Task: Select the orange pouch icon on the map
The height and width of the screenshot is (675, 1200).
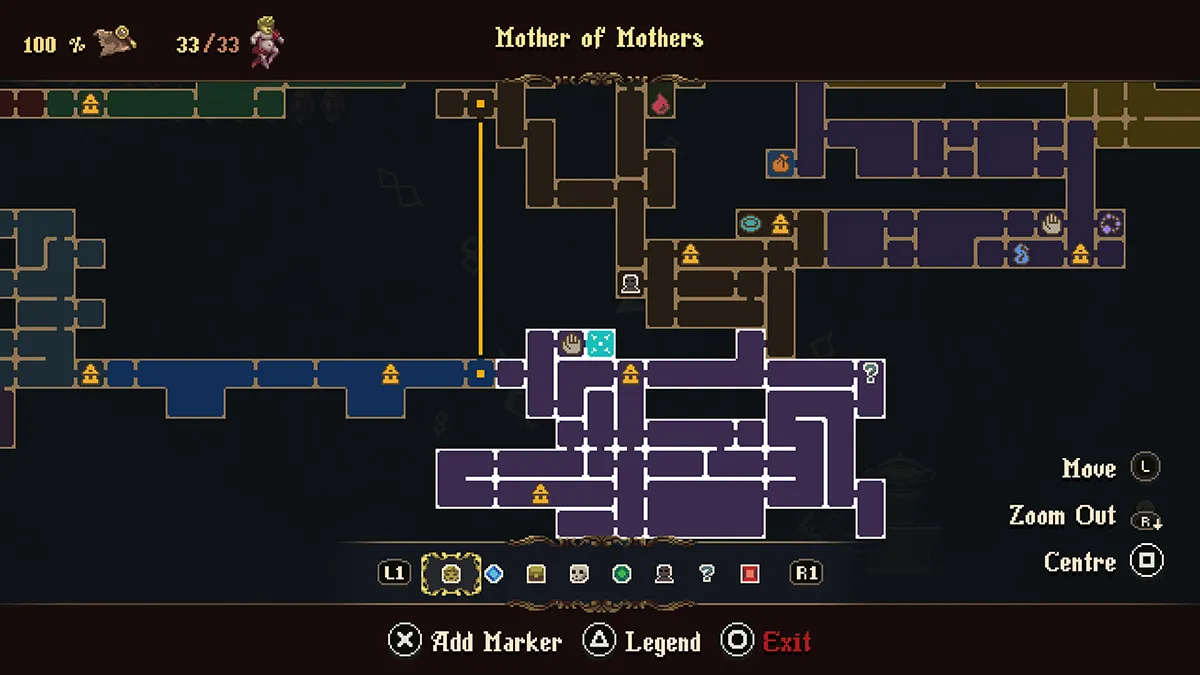Action: (x=781, y=163)
